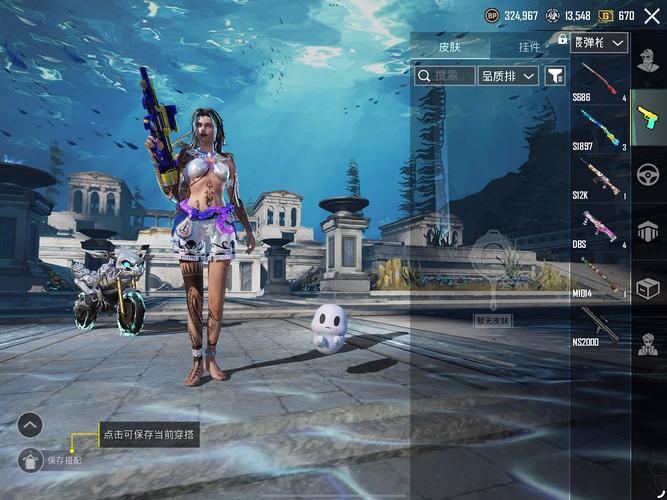Select the S686 shotgun skin entry
This screenshot has width=667, height=500.
tap(600, 80)
